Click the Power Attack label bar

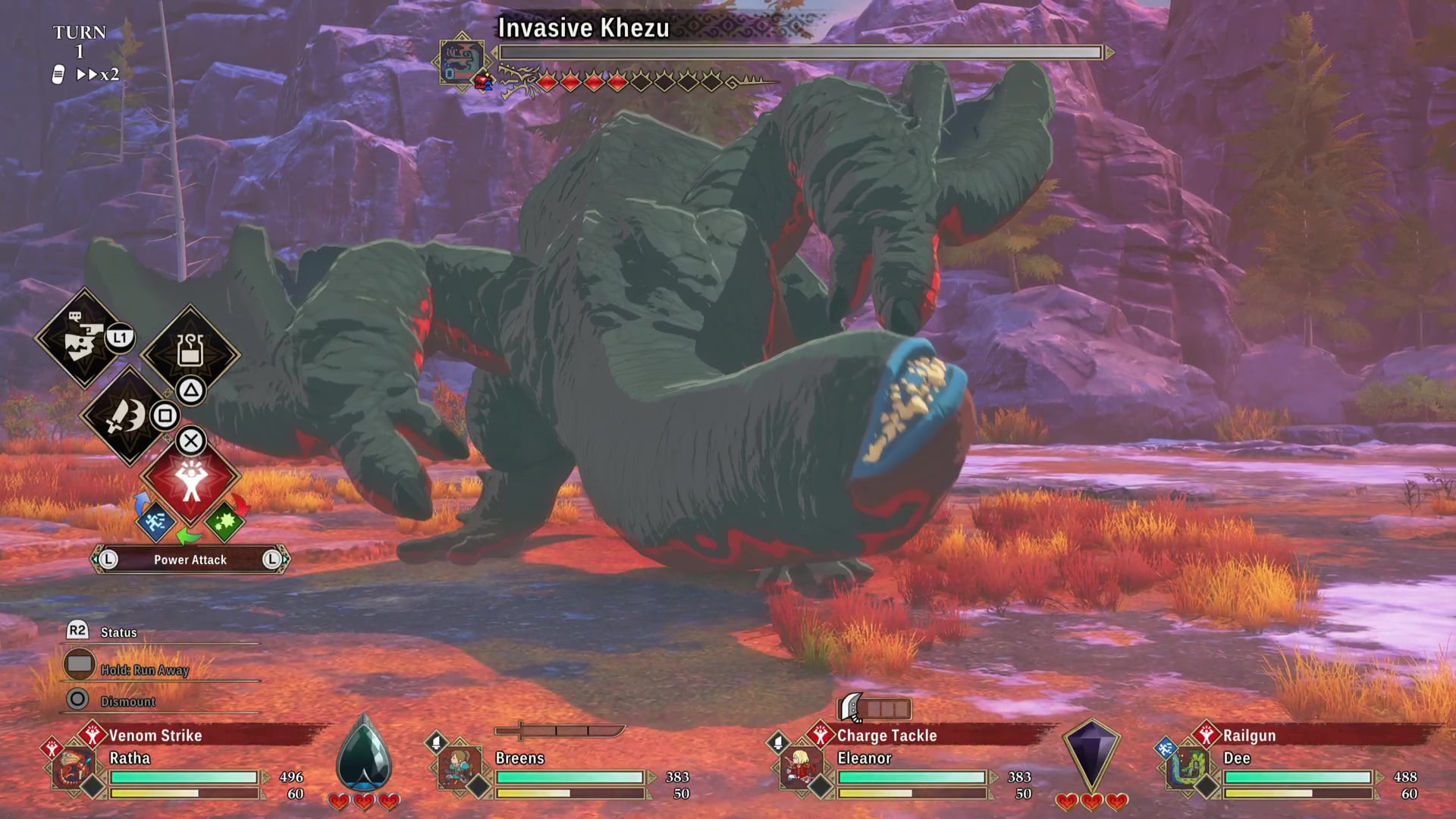coord(190,560)
